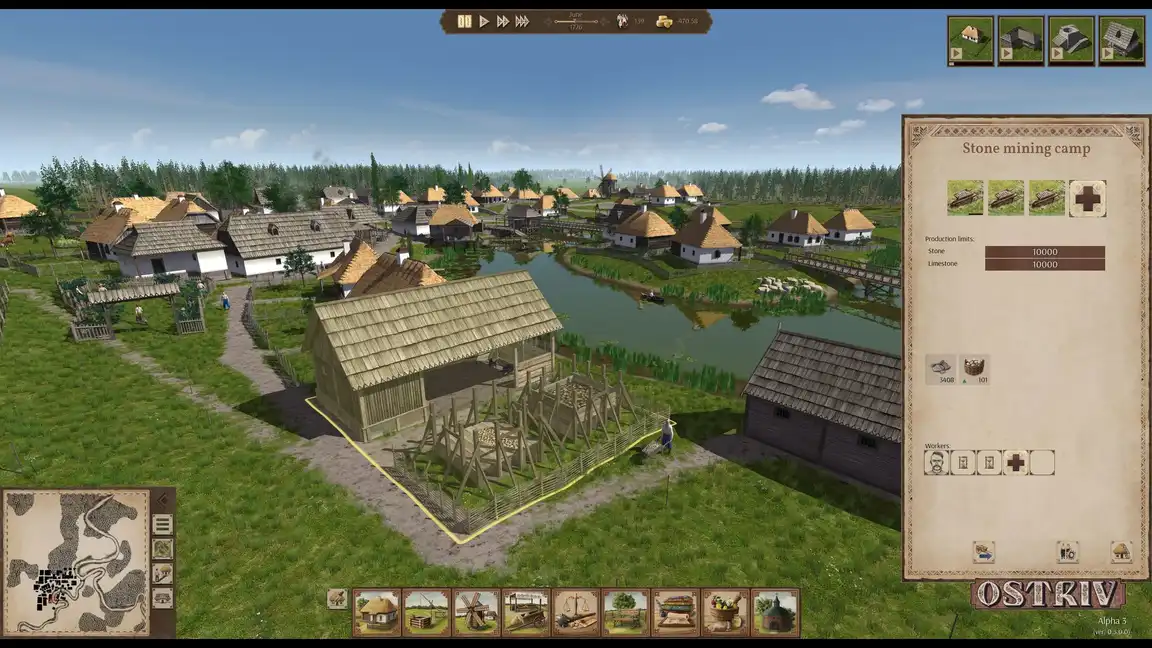Click the cart transfer button in panel
This screenshot has height=648, width=1152.
(x=983, y=552)
